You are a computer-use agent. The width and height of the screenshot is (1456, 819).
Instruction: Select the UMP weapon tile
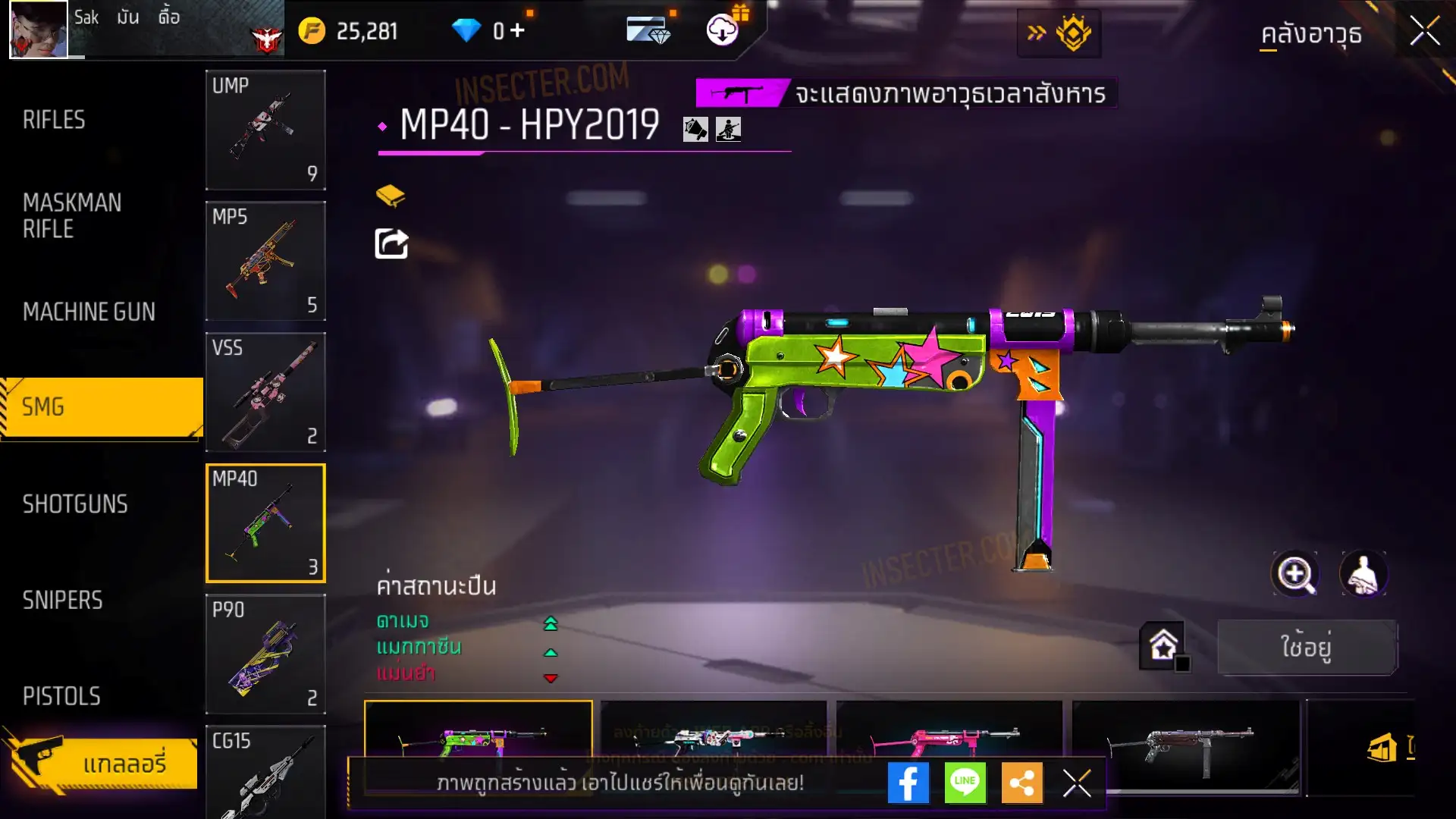(265, 130)
